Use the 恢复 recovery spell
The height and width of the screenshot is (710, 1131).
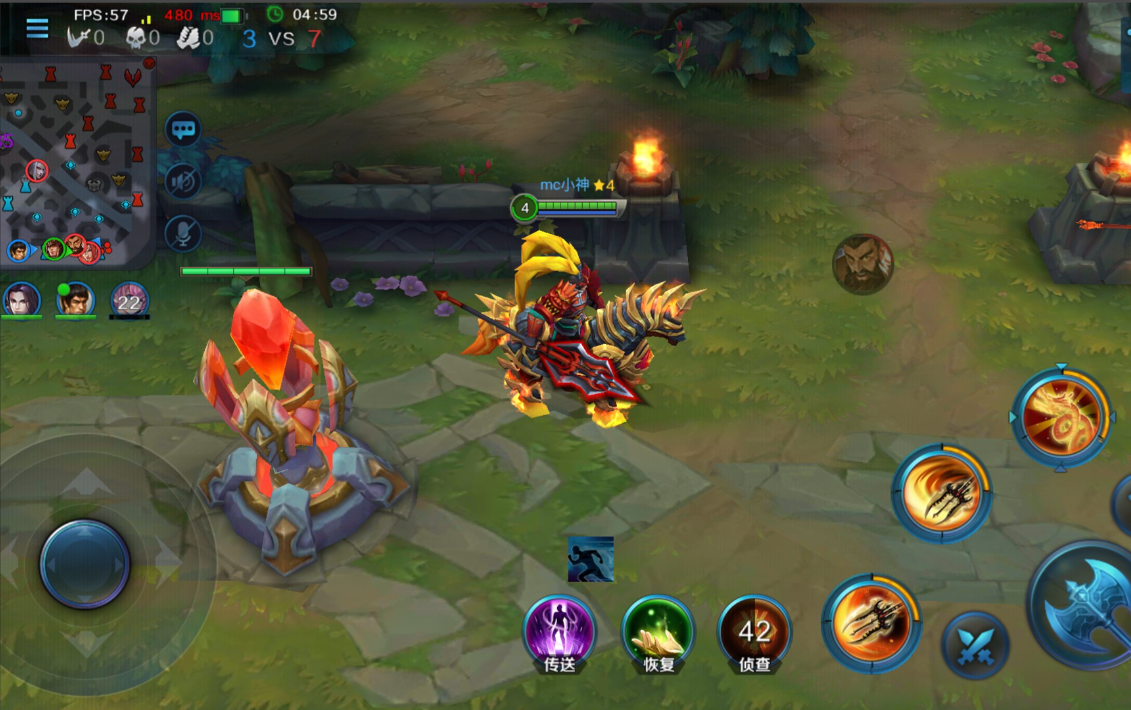[x=657, y=630]
